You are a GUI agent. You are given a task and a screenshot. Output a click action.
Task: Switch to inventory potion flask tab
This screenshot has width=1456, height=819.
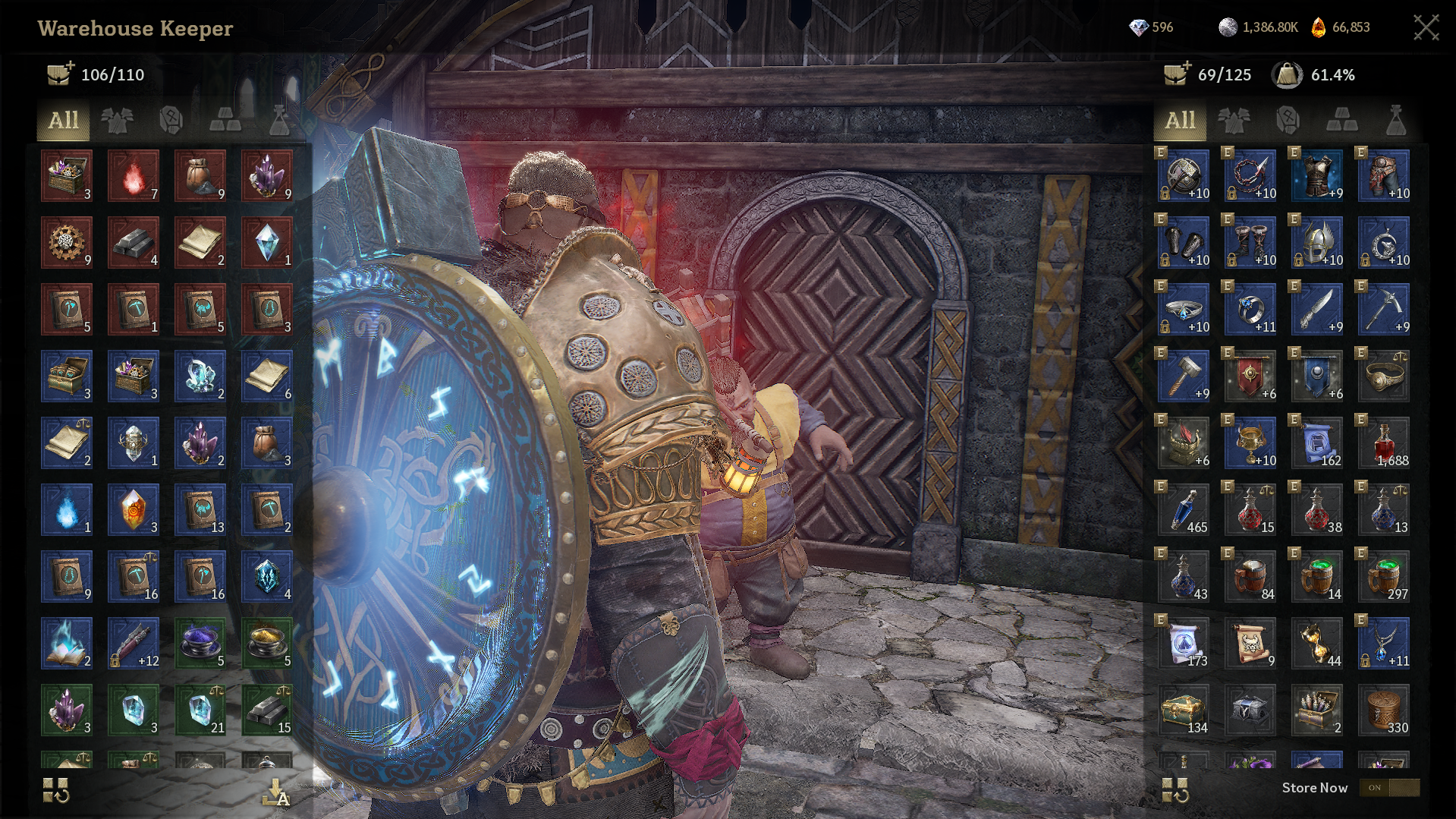[x=1395, y=121]
